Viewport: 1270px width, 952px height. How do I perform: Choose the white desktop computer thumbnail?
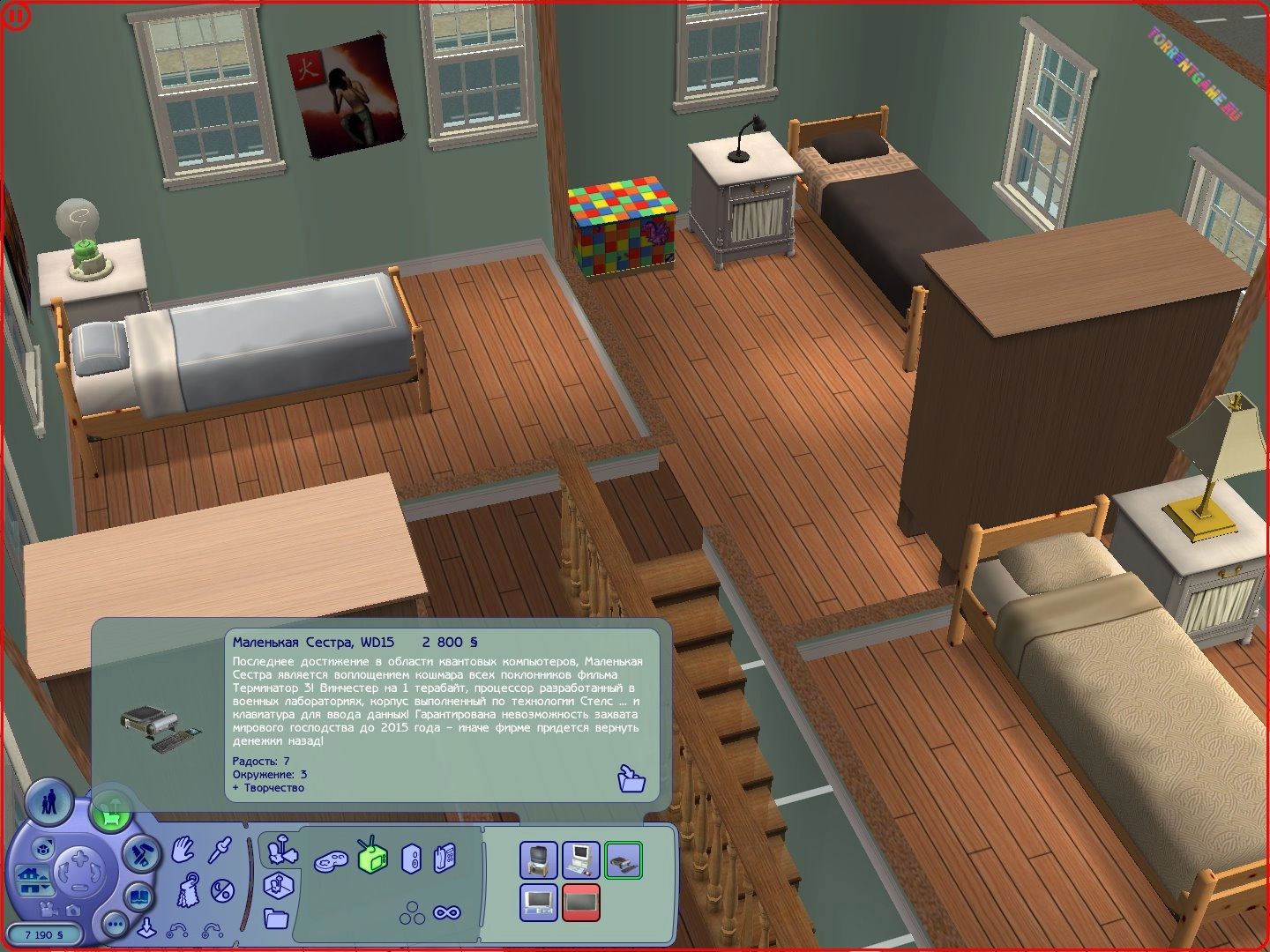click(580, 859)
